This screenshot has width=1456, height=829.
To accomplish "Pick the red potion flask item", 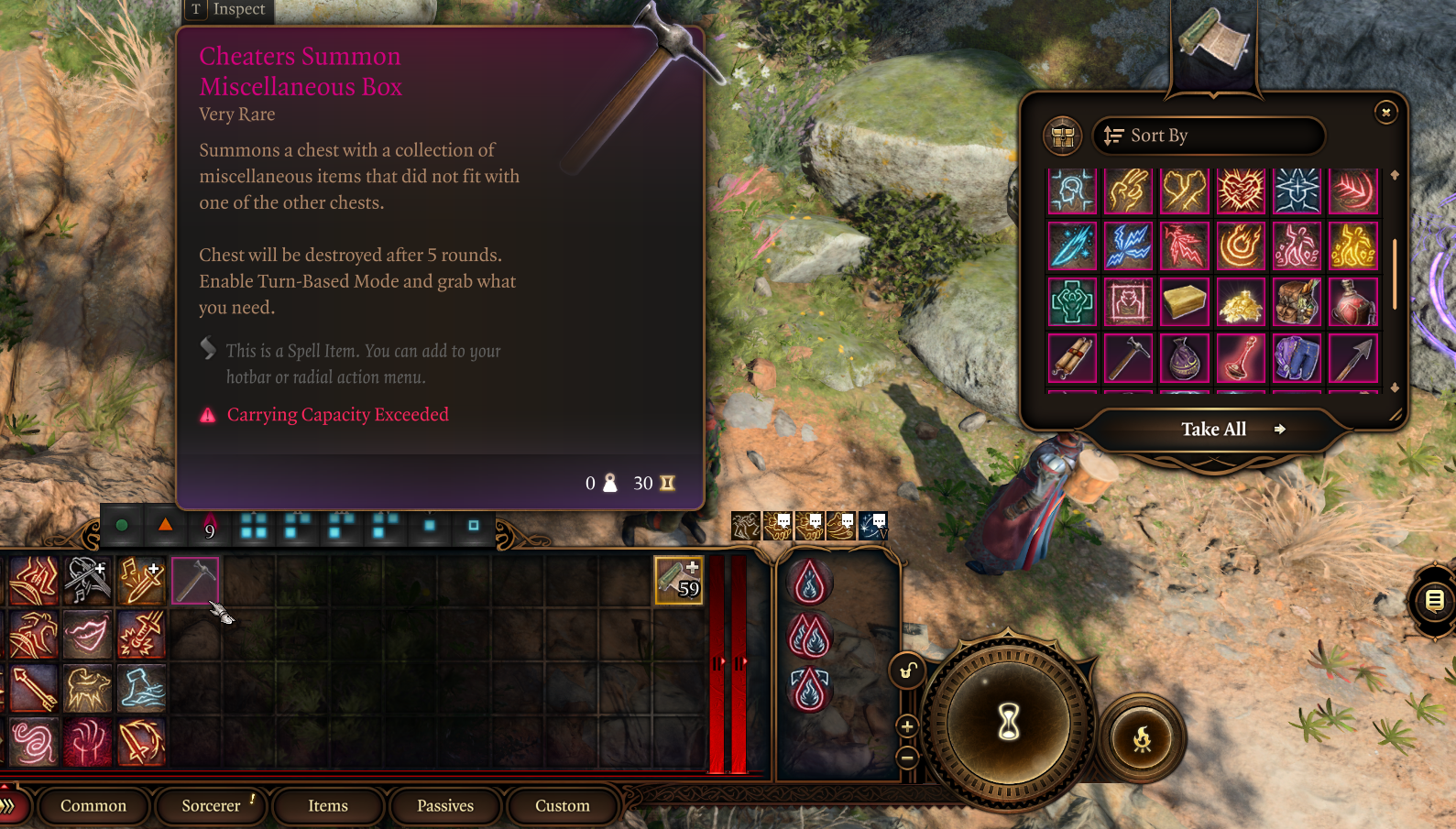I will click(1353, 303).
